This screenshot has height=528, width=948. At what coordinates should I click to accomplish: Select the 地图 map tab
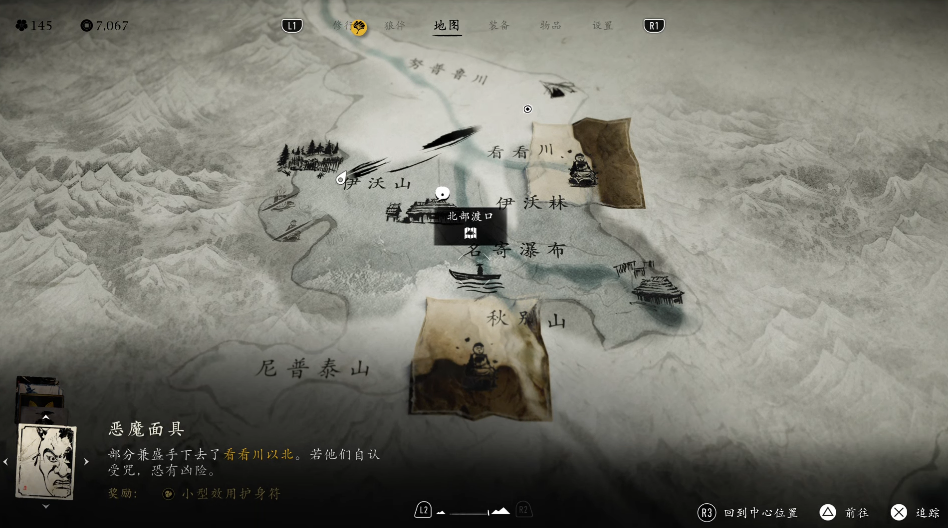(447, 26)
